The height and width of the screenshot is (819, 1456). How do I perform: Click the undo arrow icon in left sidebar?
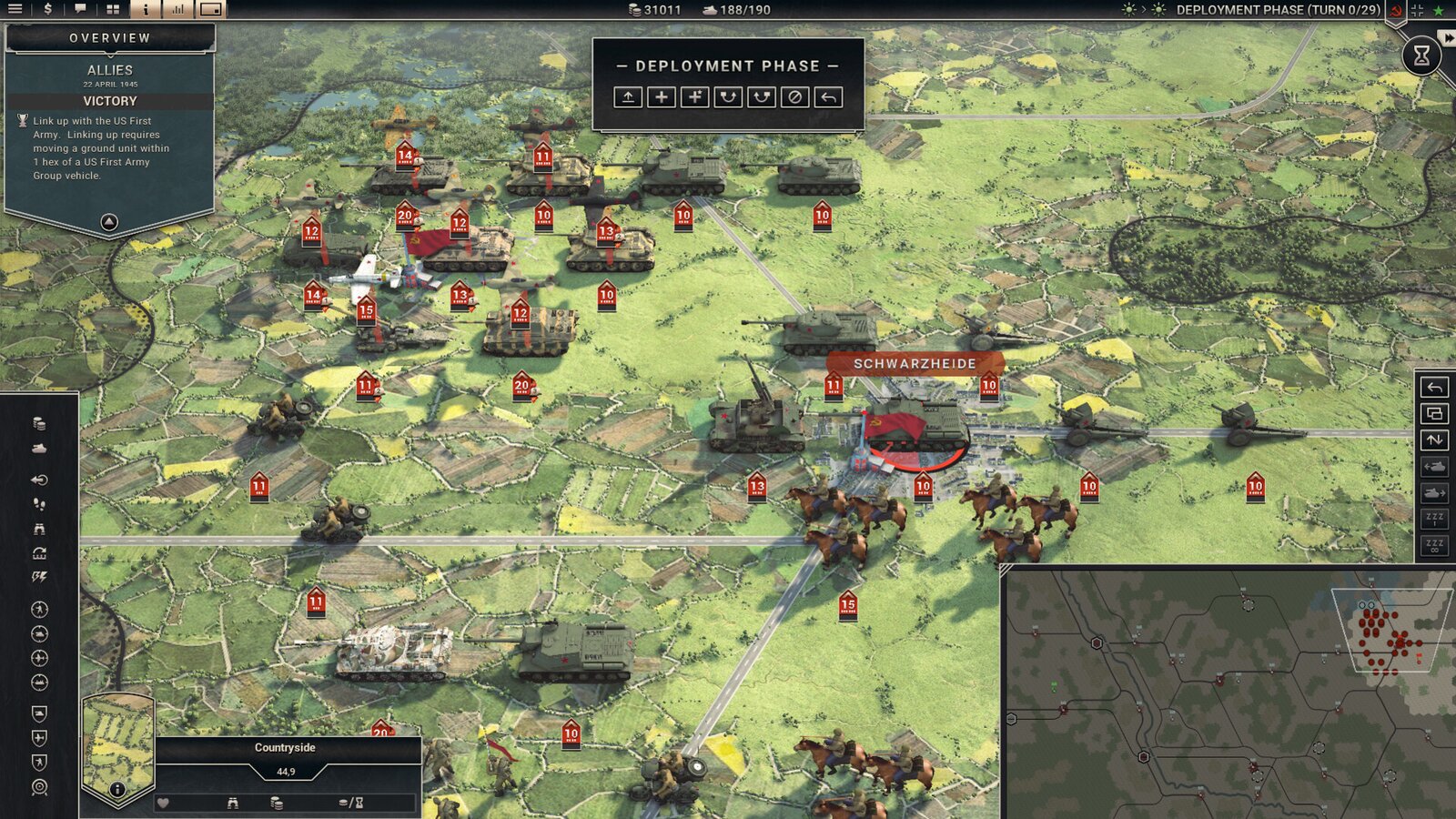click(x=38, y=480)
